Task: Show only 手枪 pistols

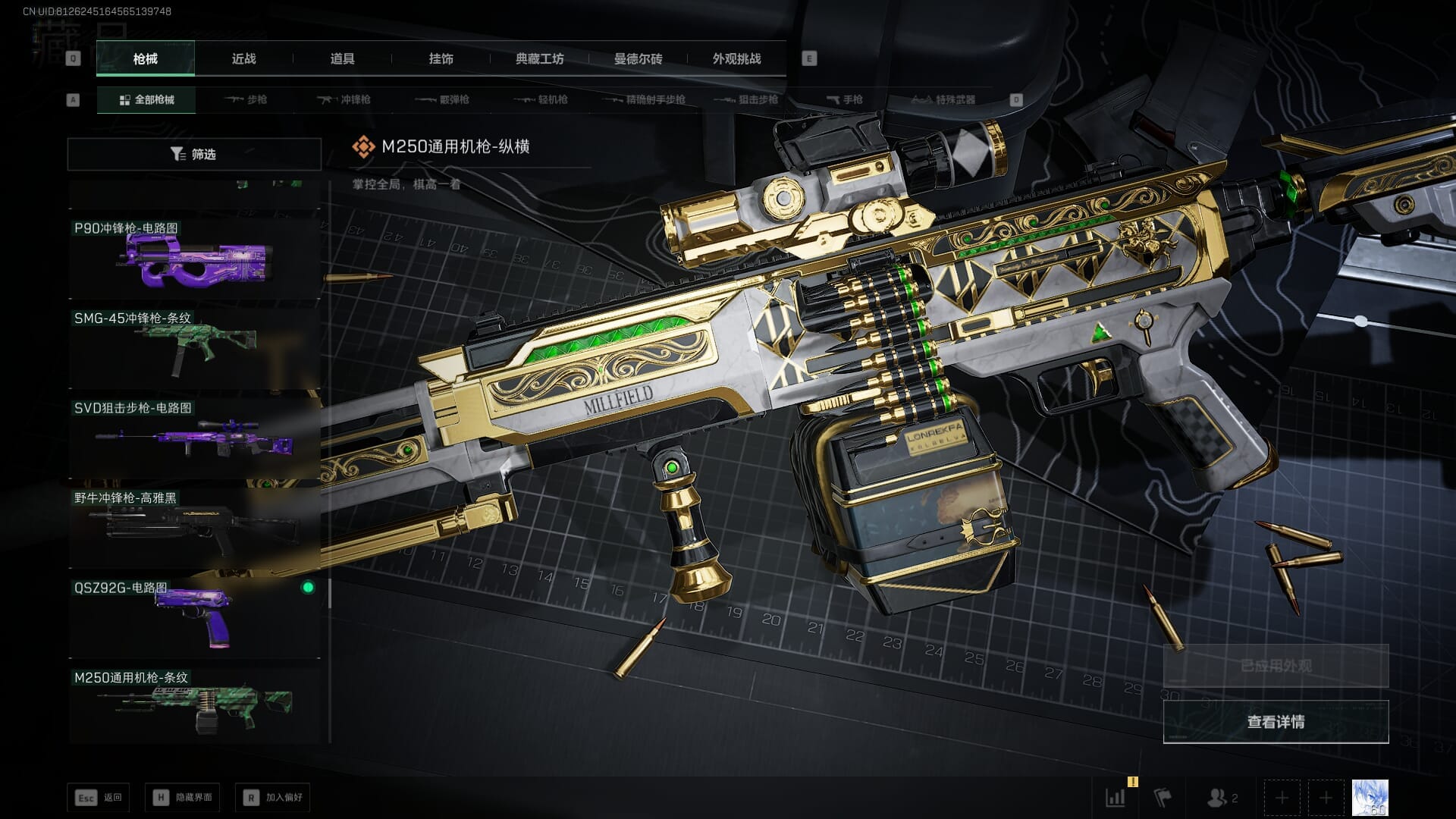Action: [x=845, y=99]
